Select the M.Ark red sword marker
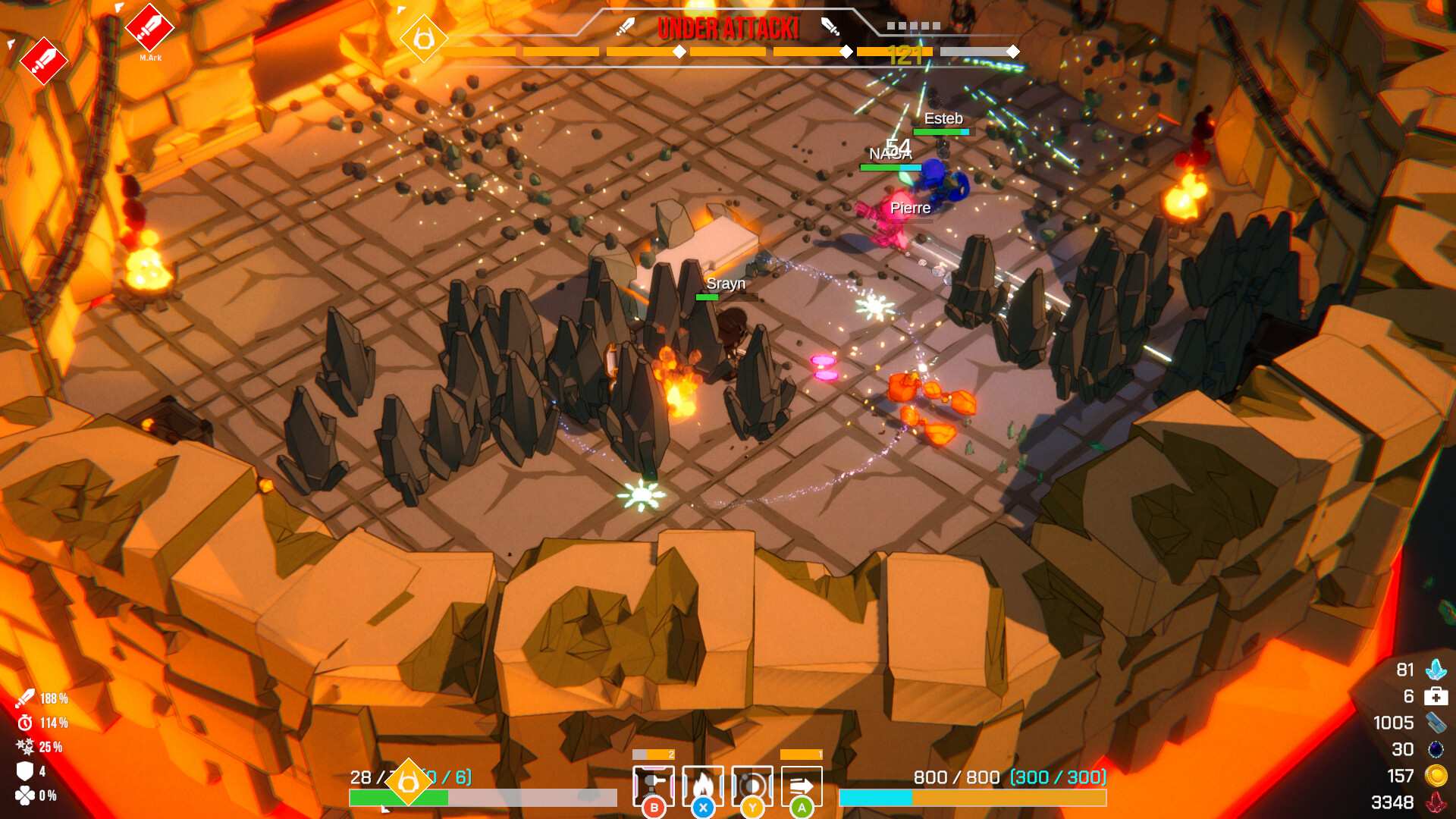 point(149,28)
